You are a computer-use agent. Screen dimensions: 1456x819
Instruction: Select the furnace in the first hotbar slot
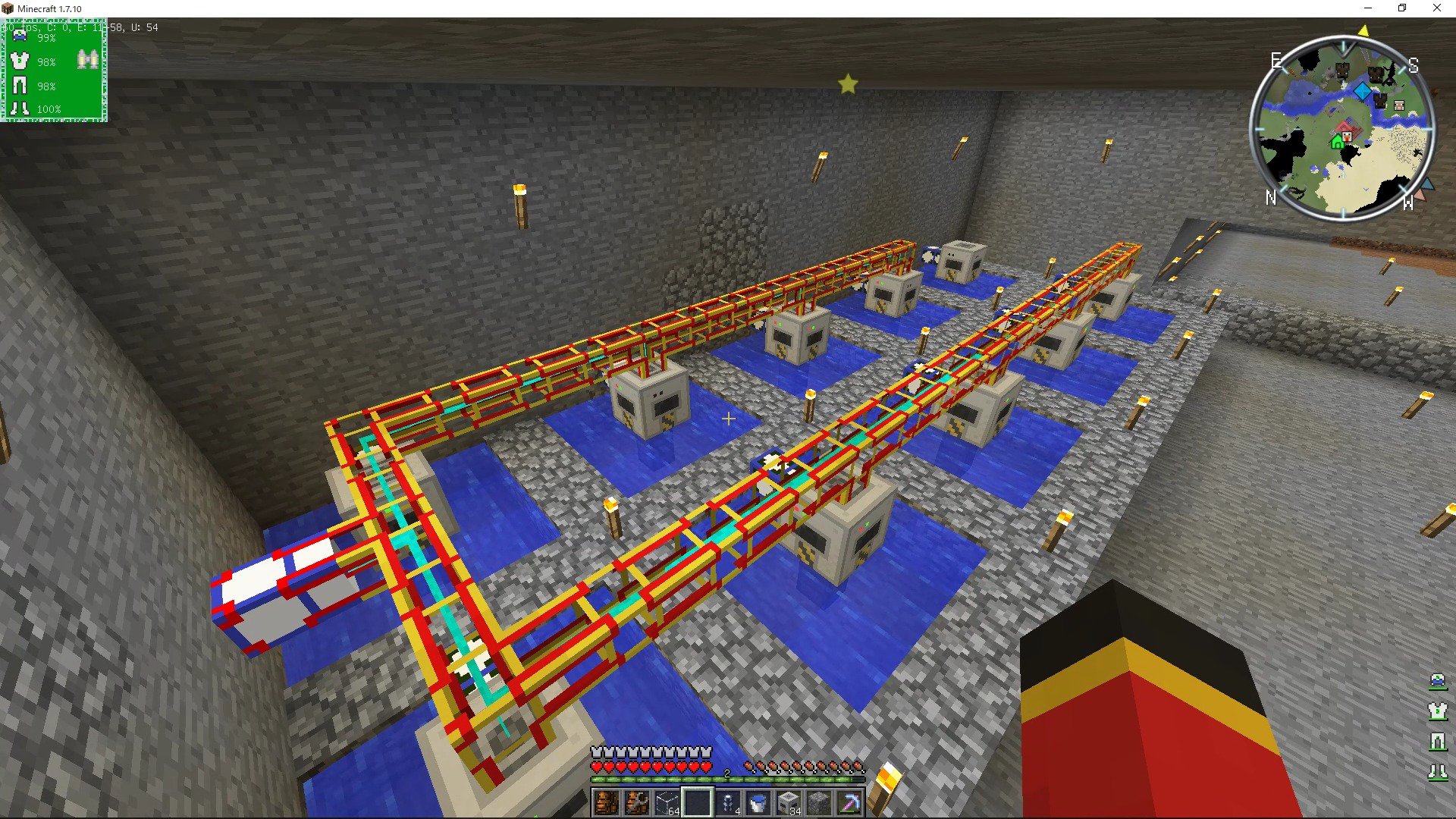point(606,802)
